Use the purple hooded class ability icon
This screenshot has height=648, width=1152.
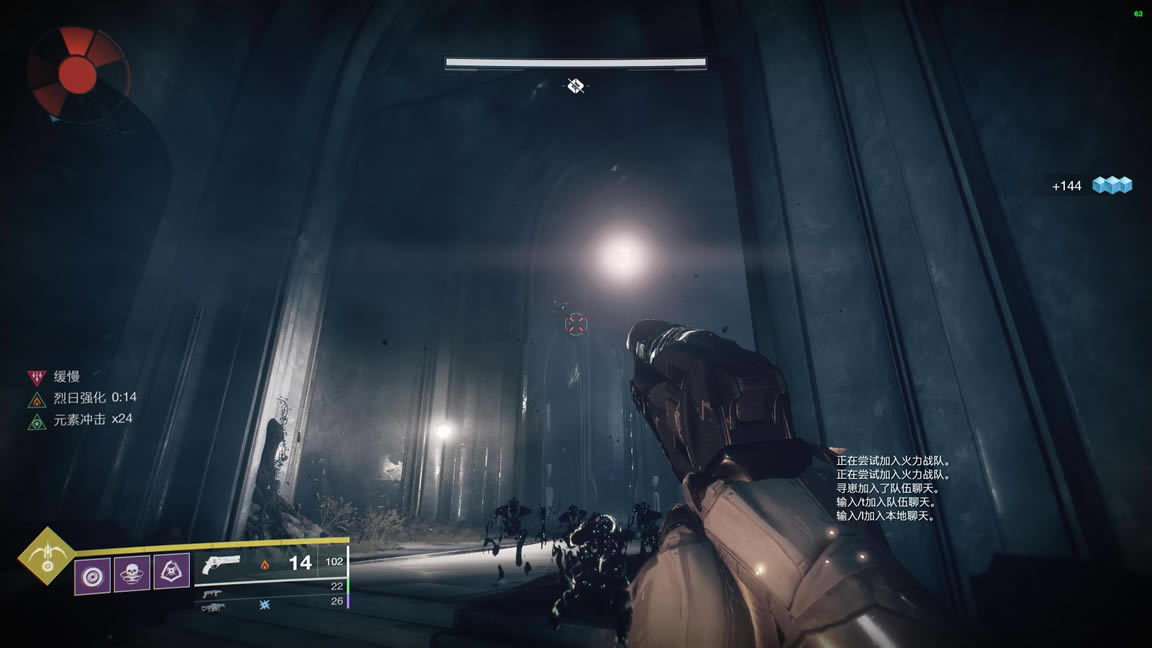[x=172, y=573]
